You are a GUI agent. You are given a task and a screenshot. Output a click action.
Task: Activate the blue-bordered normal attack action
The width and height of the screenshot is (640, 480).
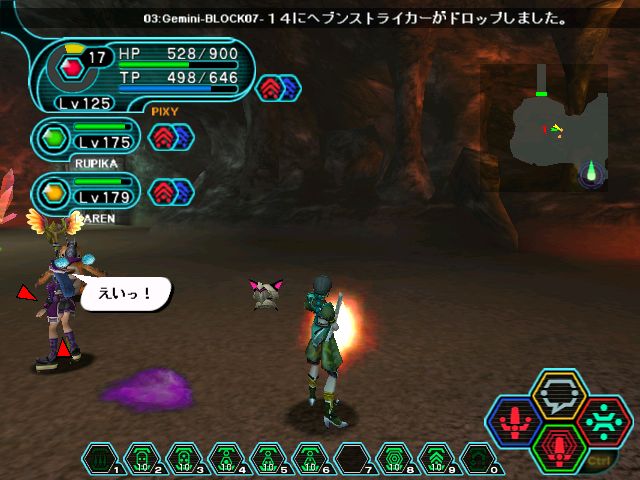(x=516, y=420)
